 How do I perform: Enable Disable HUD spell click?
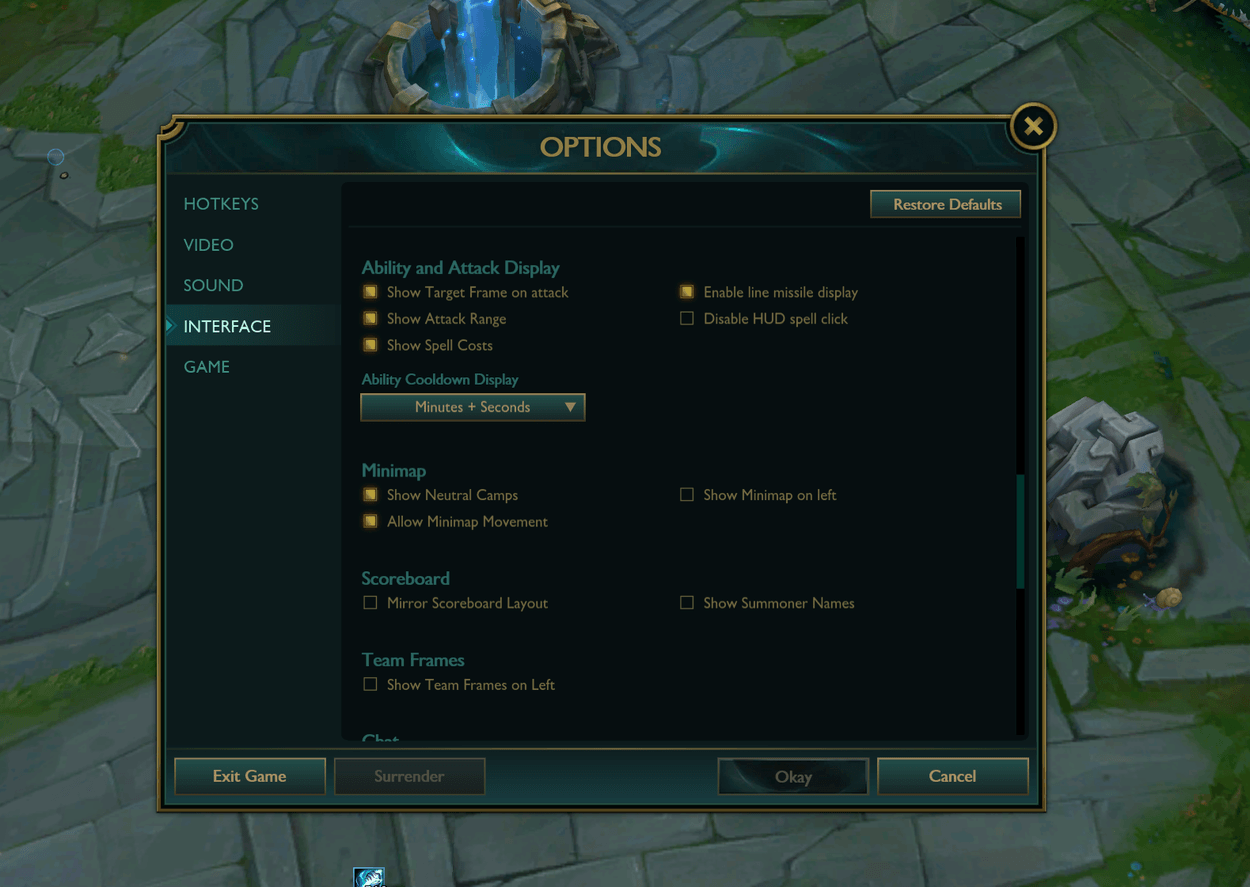pos(687,319)
